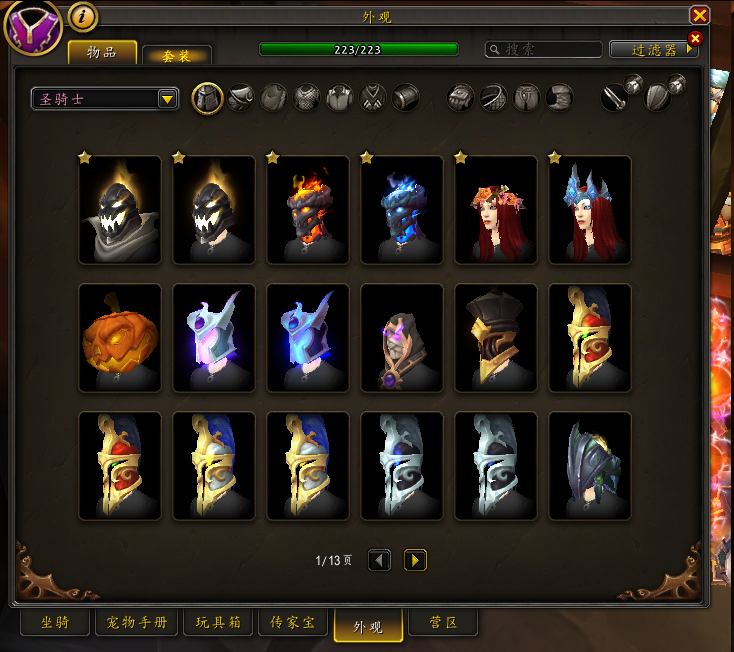
Task: Close the 外观 appearance window
Action: (699, 15)
